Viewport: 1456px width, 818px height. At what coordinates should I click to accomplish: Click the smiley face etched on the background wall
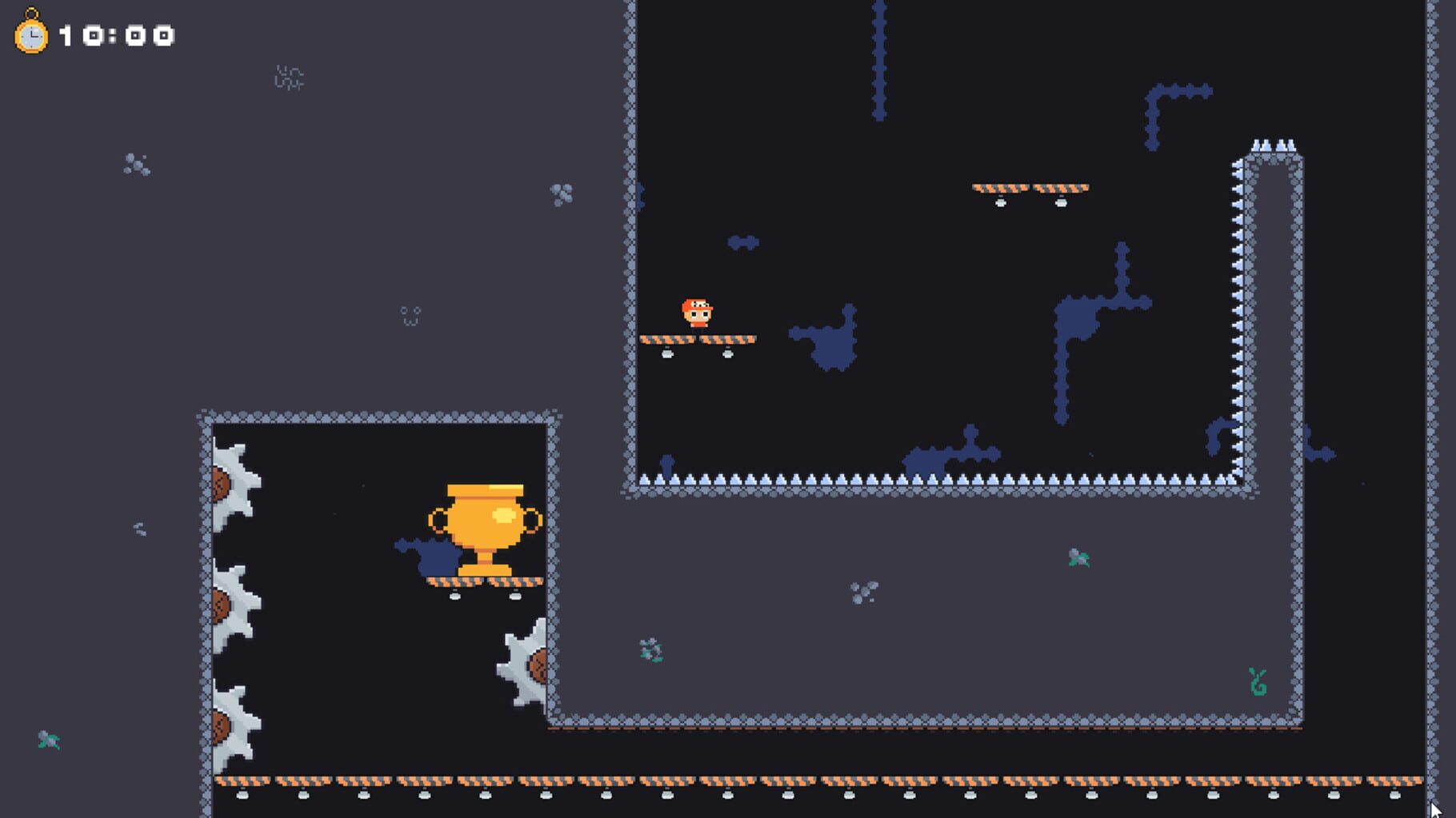click(409, 313)
